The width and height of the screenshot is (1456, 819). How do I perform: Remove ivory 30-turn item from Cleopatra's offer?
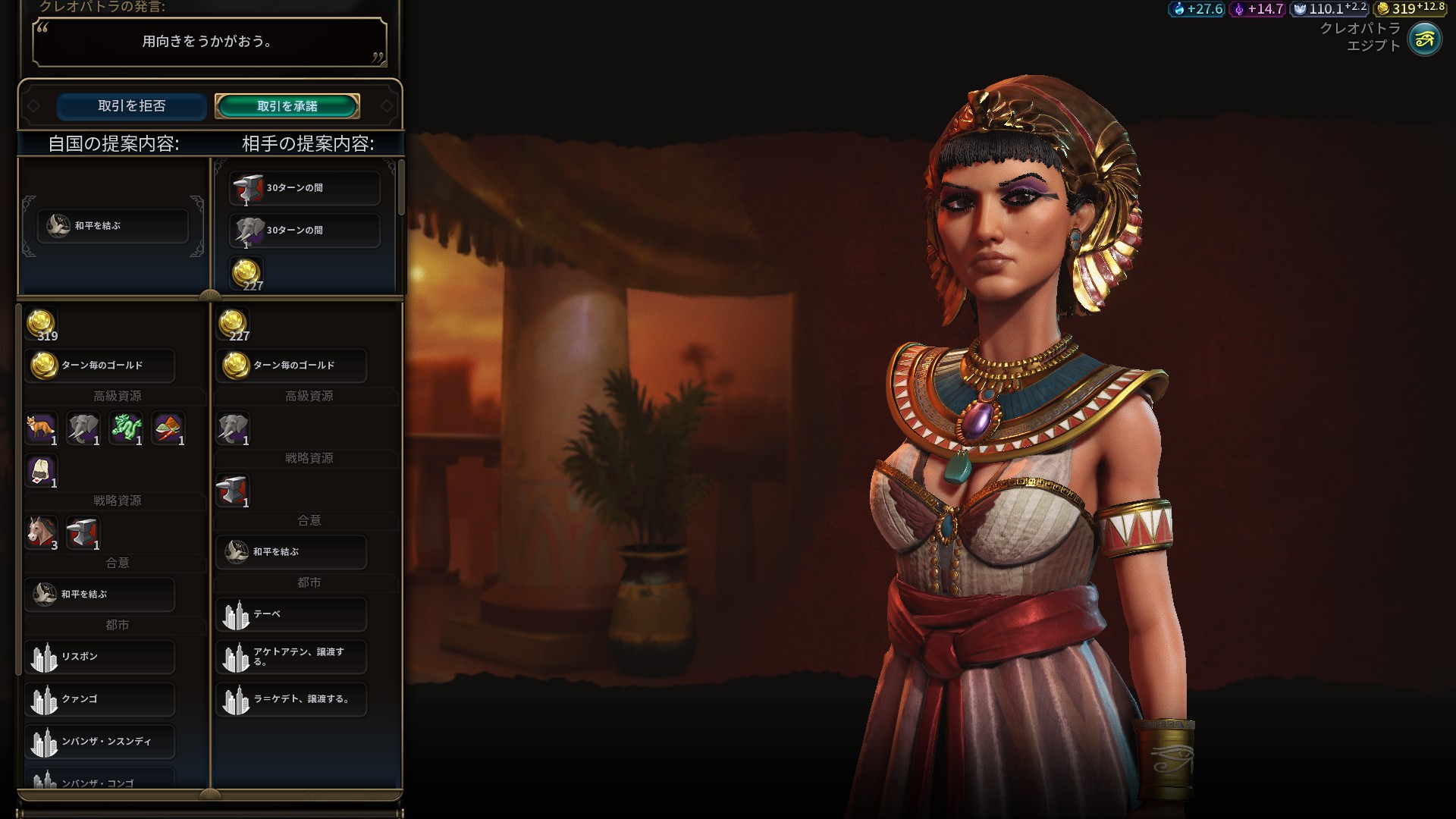pyautogui.click(x=304, y=231)
